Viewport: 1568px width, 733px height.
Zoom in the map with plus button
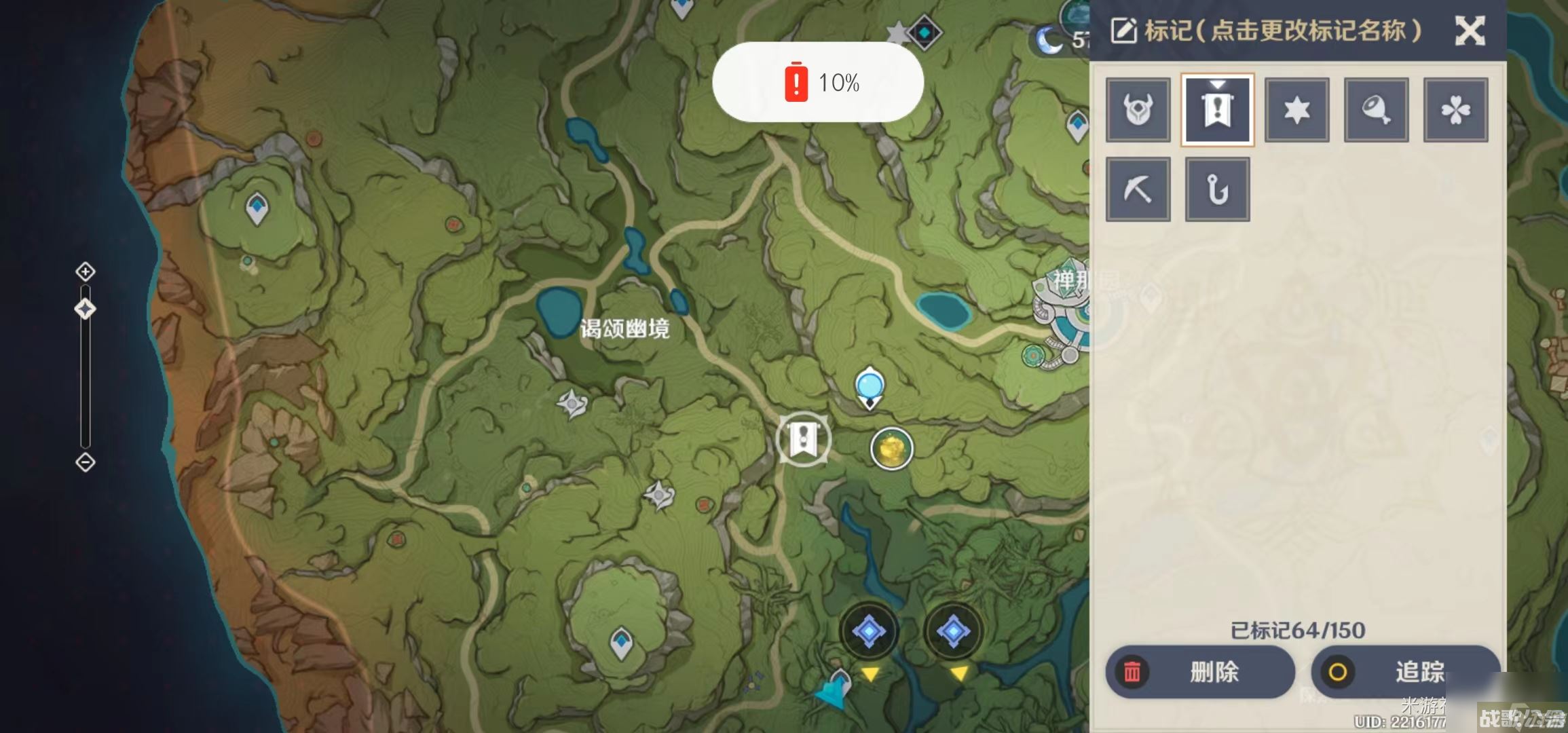click(85, 272)
